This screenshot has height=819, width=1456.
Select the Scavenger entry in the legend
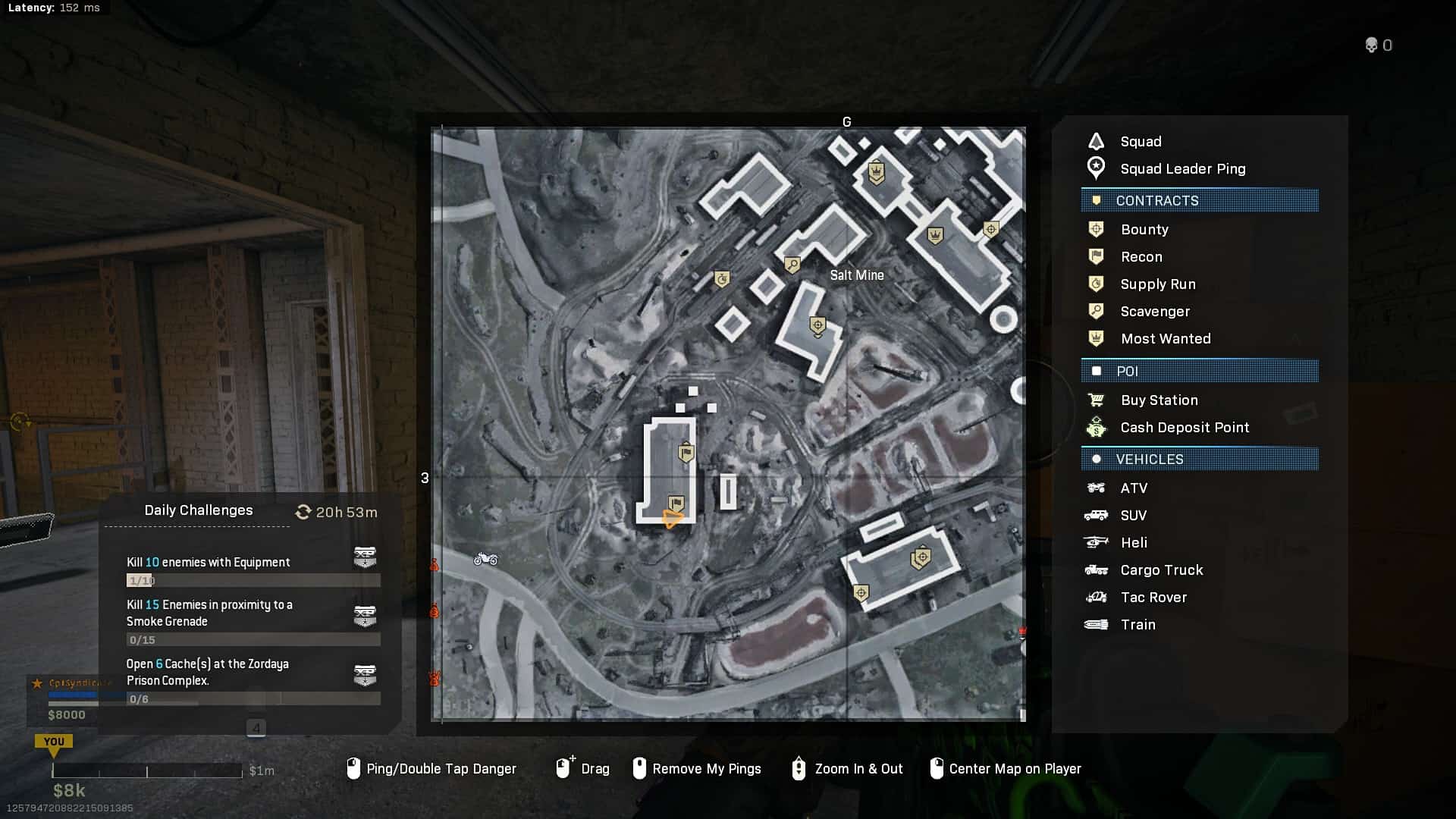pos(1154,312)
